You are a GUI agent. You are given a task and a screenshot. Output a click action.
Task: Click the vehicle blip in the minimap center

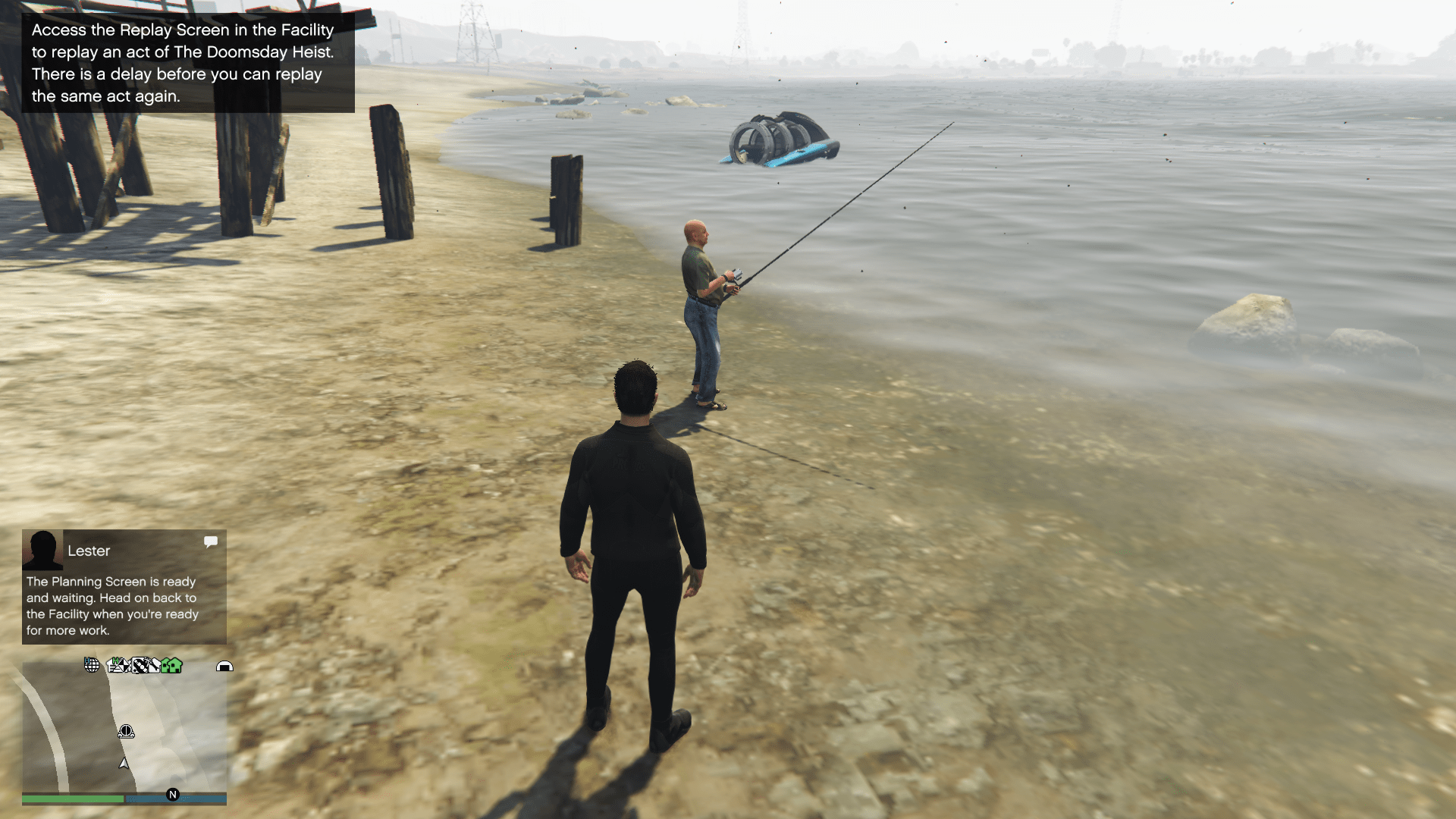[127, 732]
